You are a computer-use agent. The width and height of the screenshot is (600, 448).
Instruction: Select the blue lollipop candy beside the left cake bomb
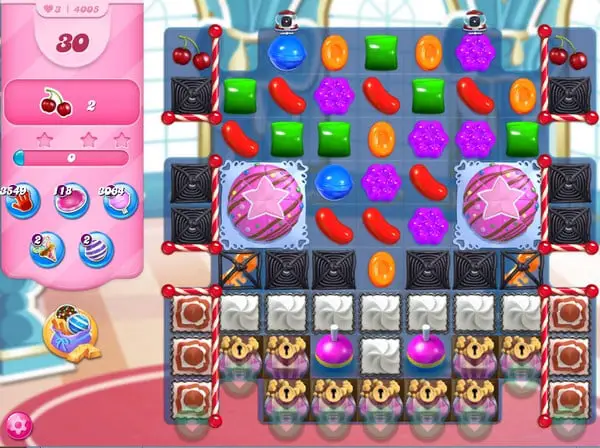click(x=332, y=182)
